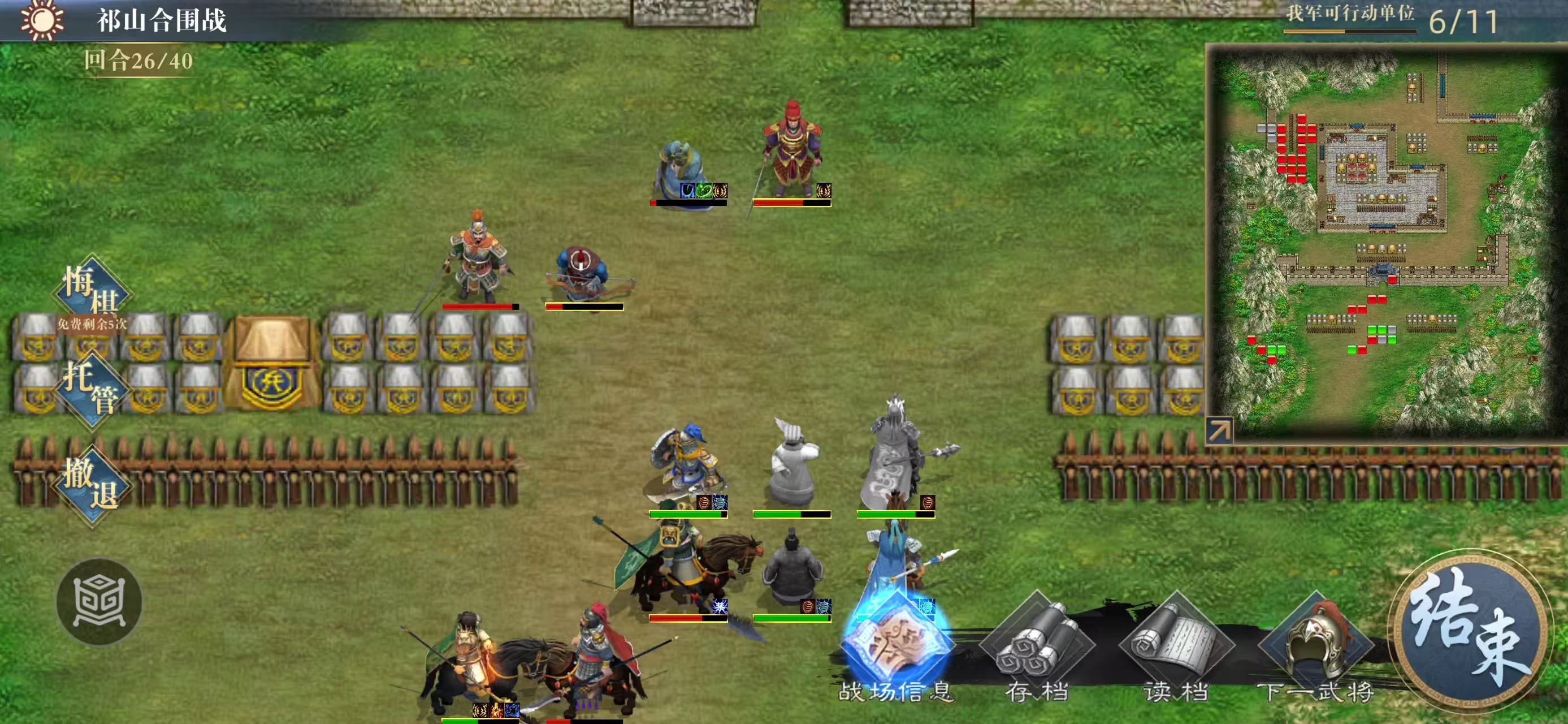The width and height of the screenshot is (1568, 724).
Task: Expand the minimap with arrow icon
Action: 1219,430
